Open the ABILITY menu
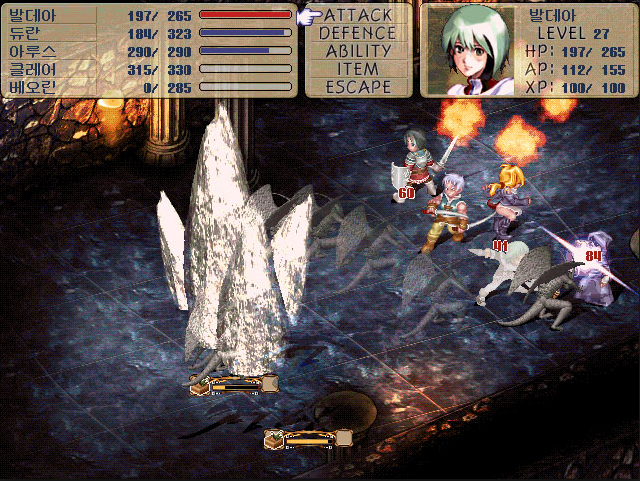640x481 pixels. point(358,51)
